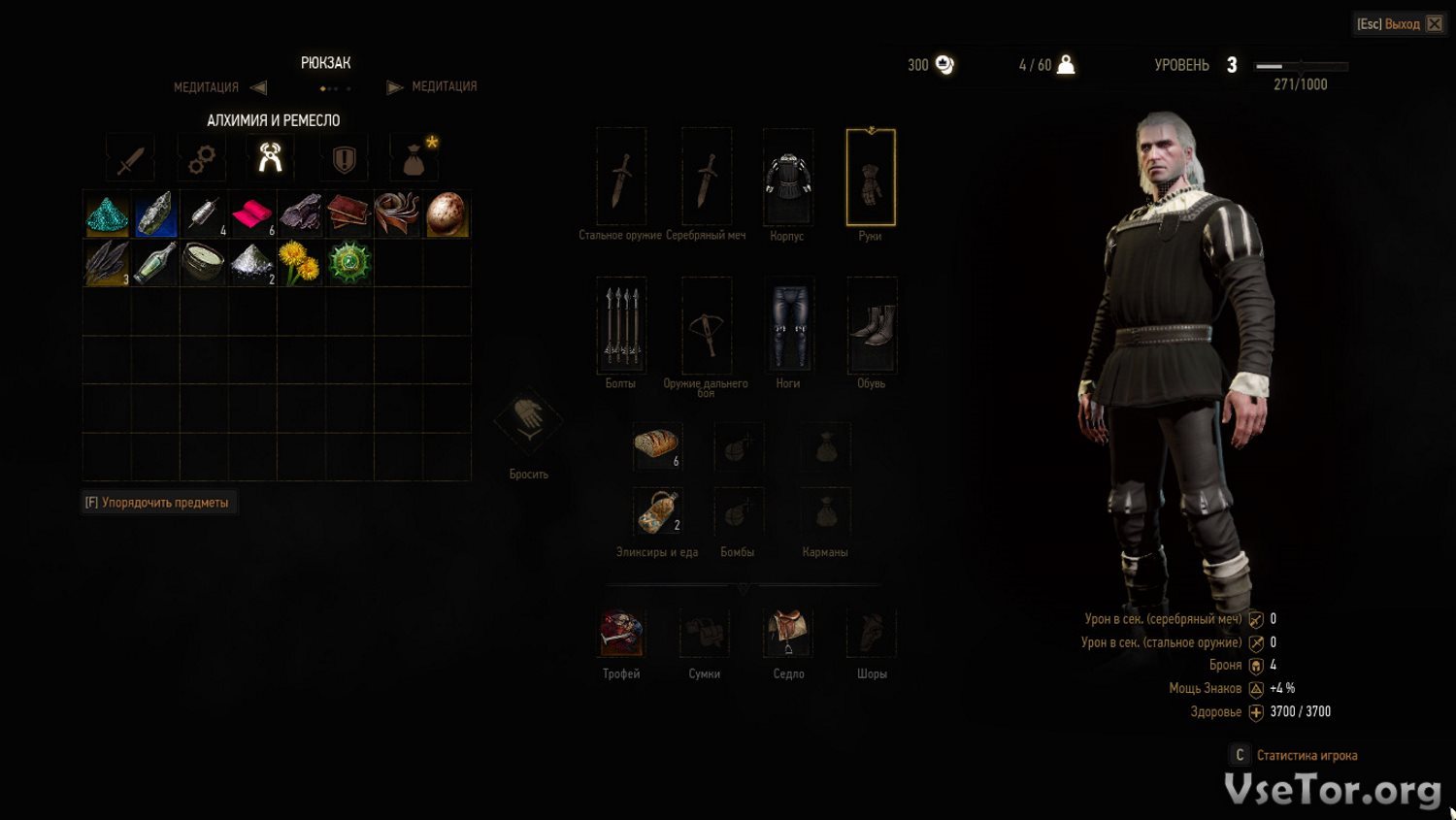This screenshot has width=1456, height=820.
Task: Select the alchemy and crafting tab
Action: click(271, 158)
